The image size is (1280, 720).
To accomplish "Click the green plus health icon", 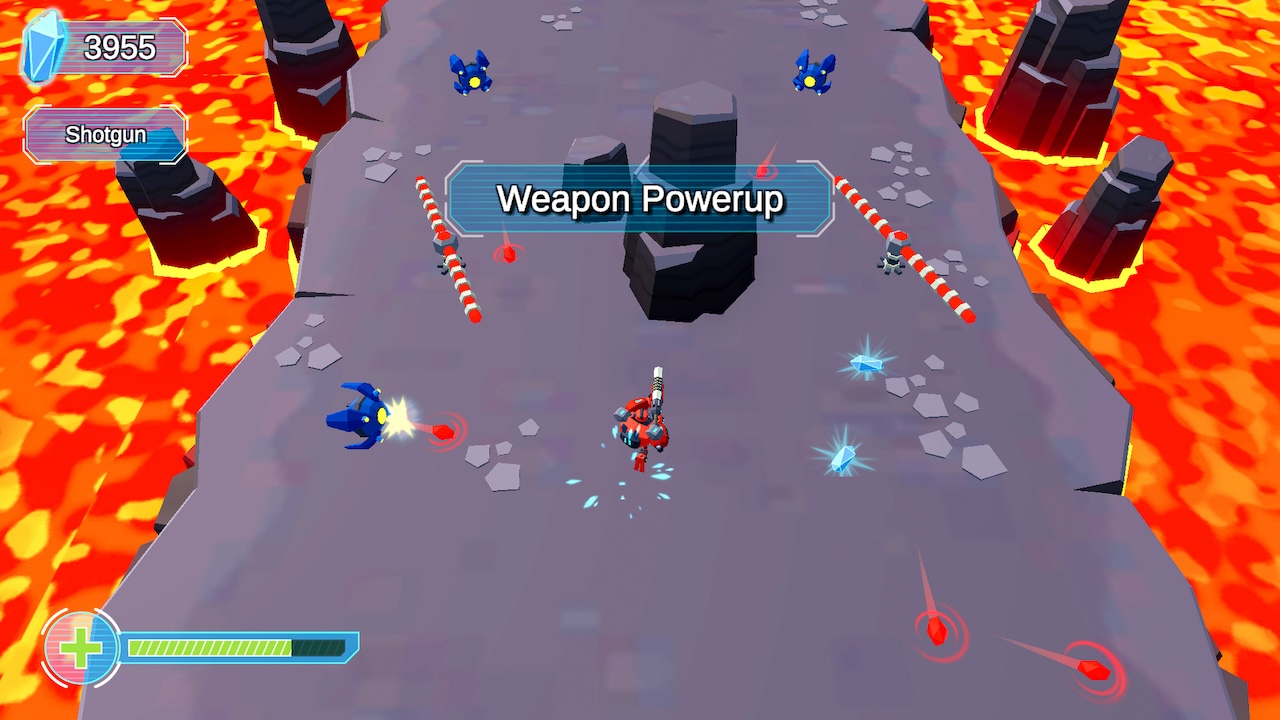I will coord(82,646).
